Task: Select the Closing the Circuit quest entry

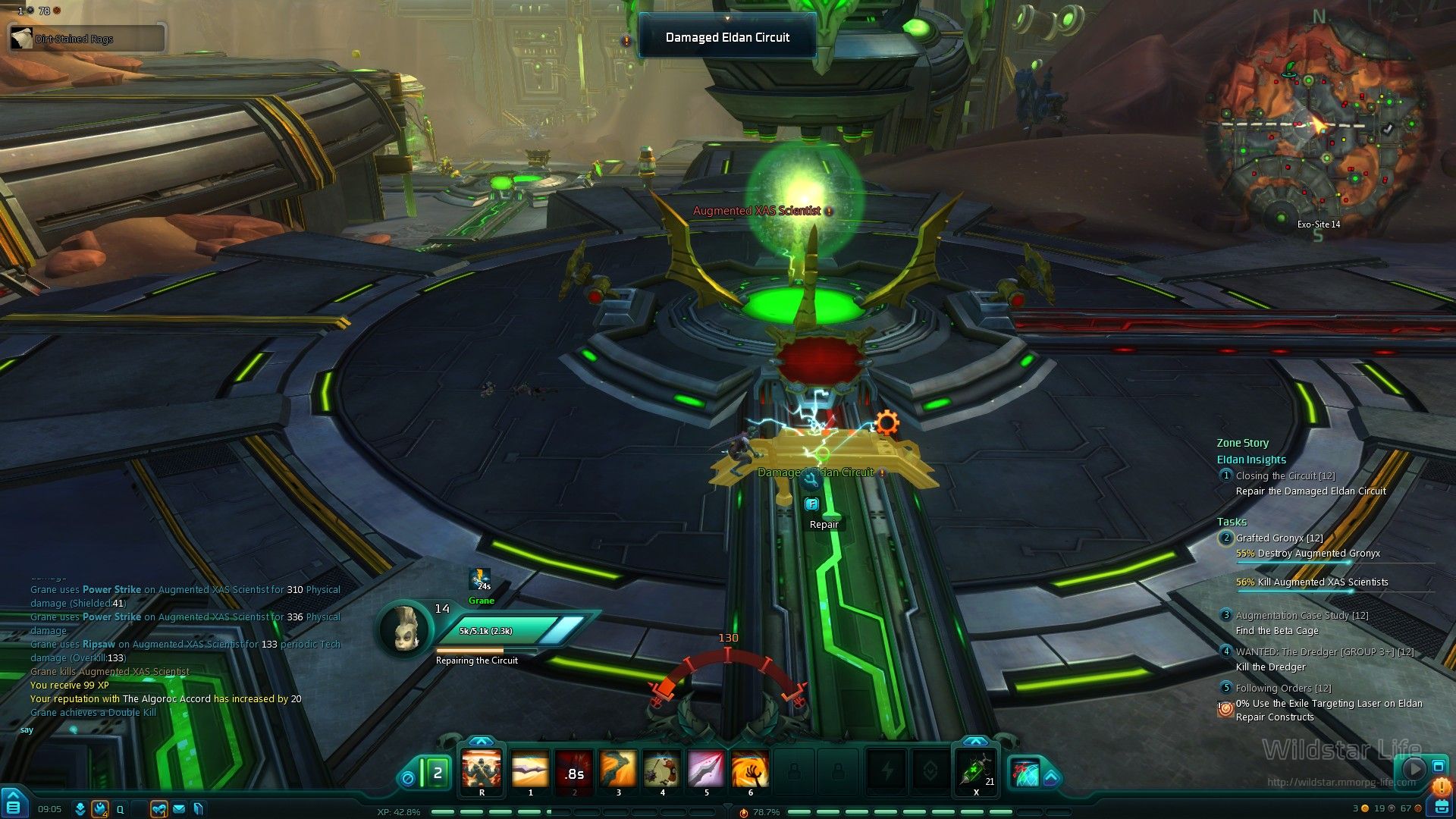Action: point(1285,476)
